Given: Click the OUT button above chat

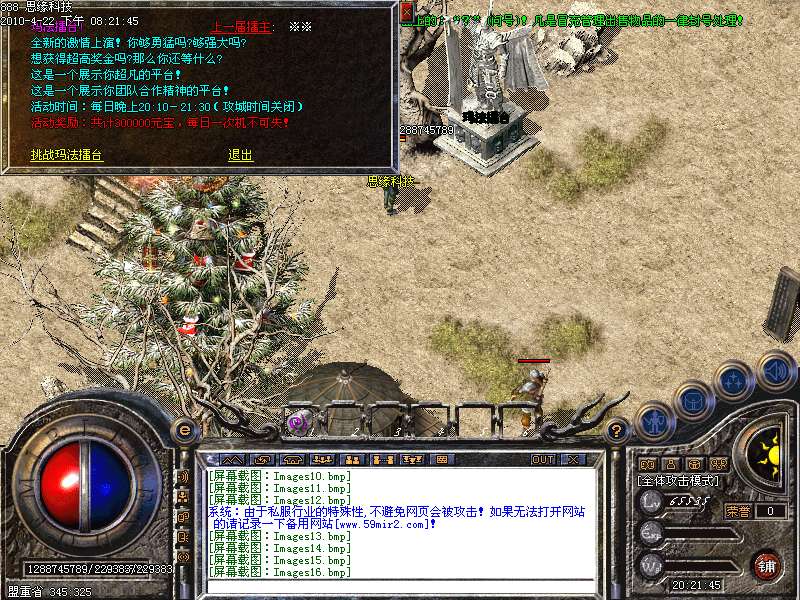Looking at the screenshot, I should pos(542,460).
